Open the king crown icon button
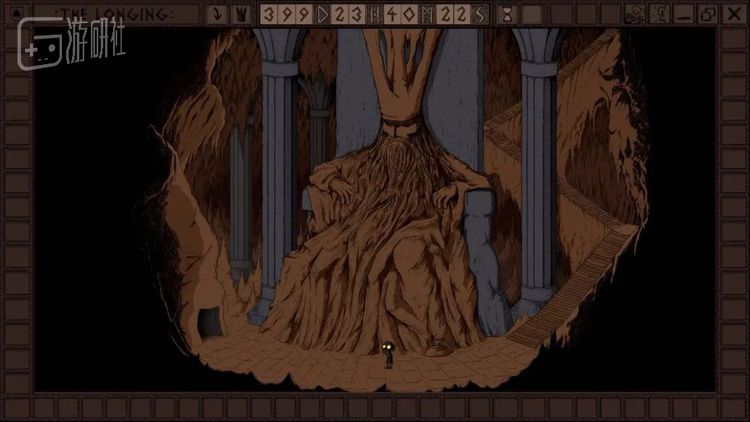The width and height of the screenshot is (750, 422). click(x=243, y=15)
